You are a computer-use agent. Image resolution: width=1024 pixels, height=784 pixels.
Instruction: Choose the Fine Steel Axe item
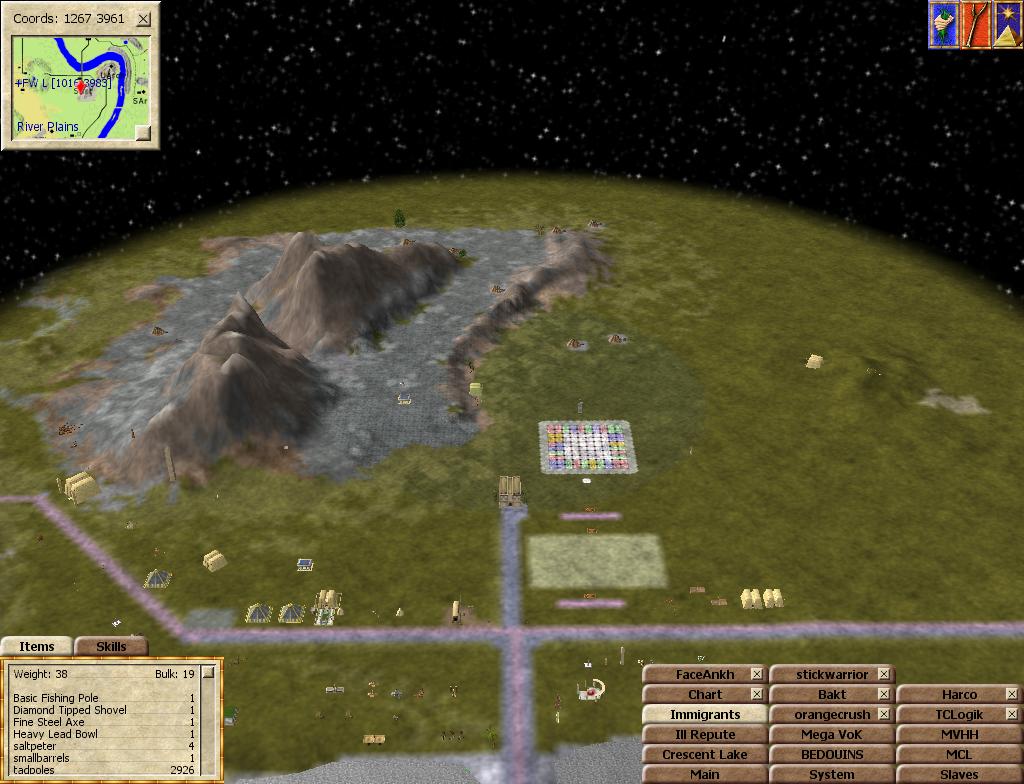point(48,722)
